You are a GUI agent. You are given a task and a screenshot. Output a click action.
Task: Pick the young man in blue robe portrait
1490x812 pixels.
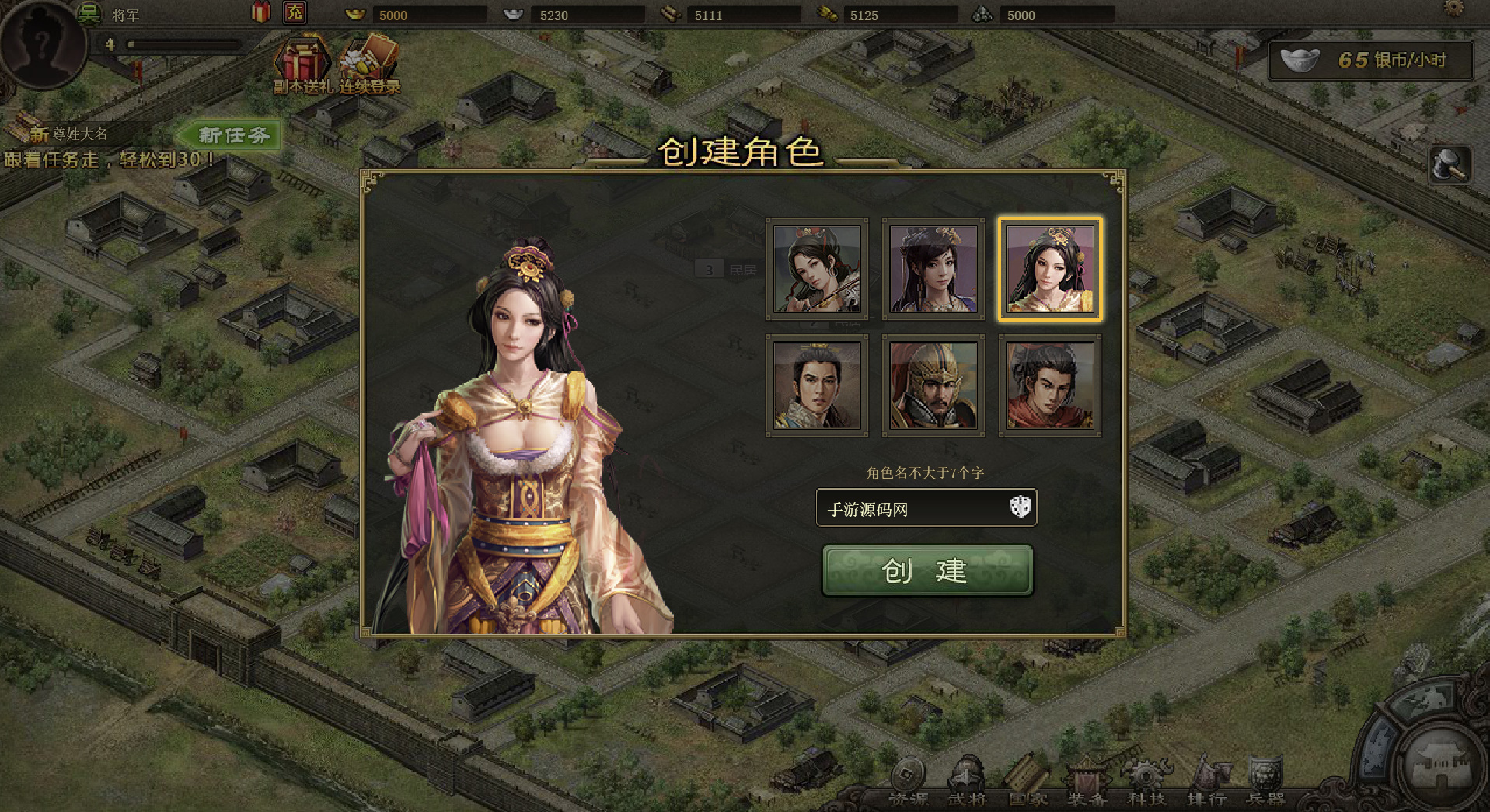click(817, 385)
